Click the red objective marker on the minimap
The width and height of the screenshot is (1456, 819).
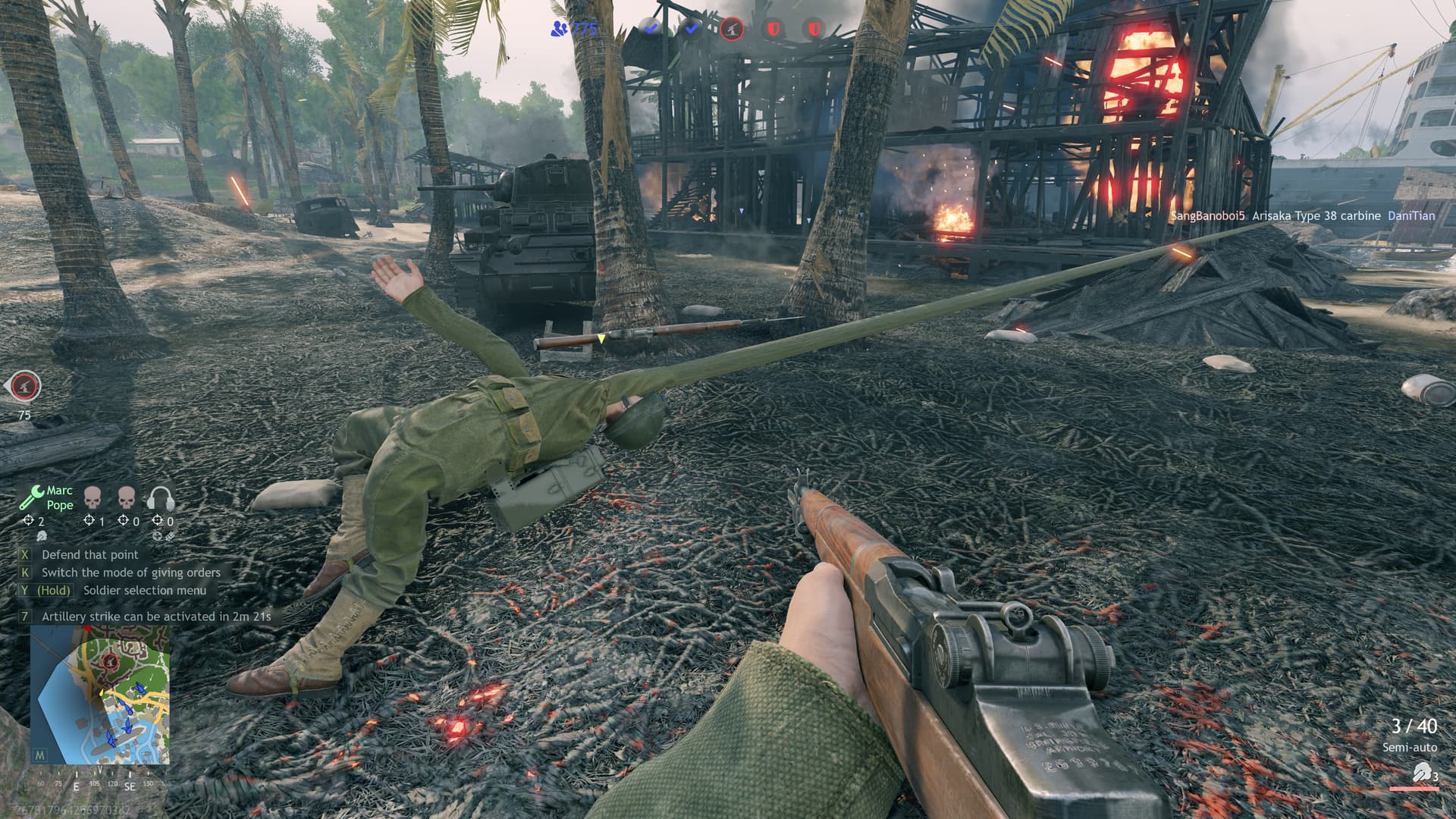pyautogui.click(x=111, y=662)
